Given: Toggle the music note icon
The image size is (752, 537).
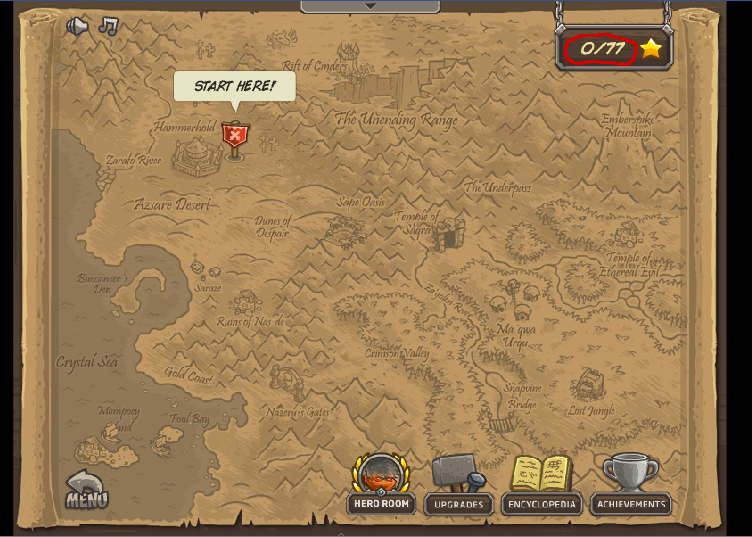Looking at the screenshot, I should click(x=108, y=26).
